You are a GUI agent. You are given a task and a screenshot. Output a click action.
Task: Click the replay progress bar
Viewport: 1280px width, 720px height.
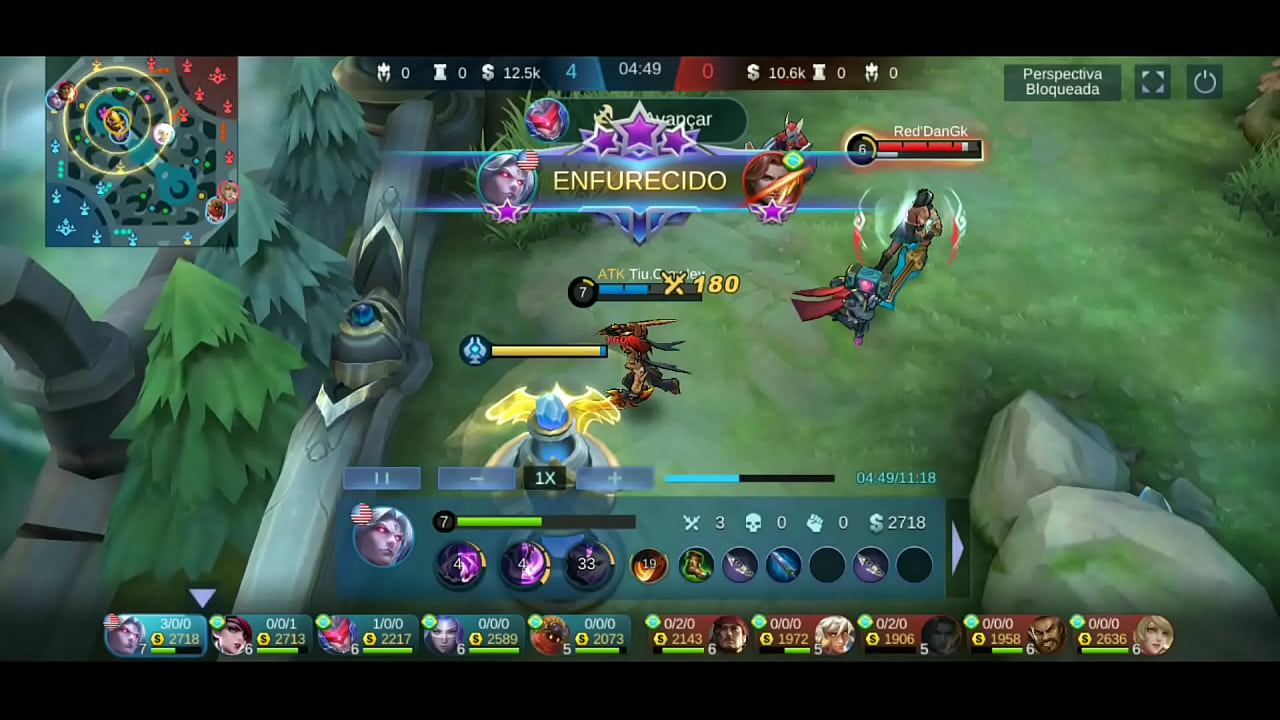pyautogui.click(x=750, y=478)
